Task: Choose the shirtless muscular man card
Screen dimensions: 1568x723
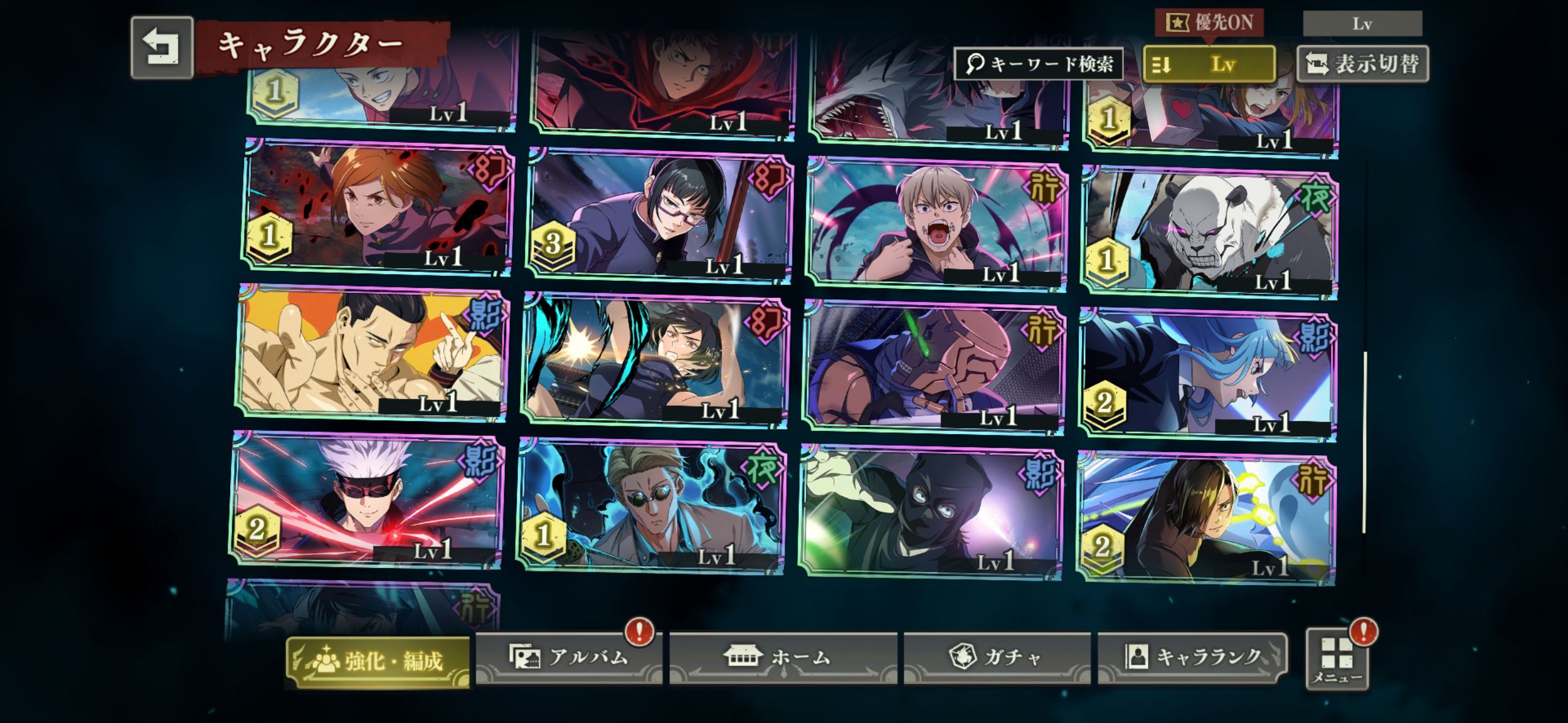Action: click(372, 353)
